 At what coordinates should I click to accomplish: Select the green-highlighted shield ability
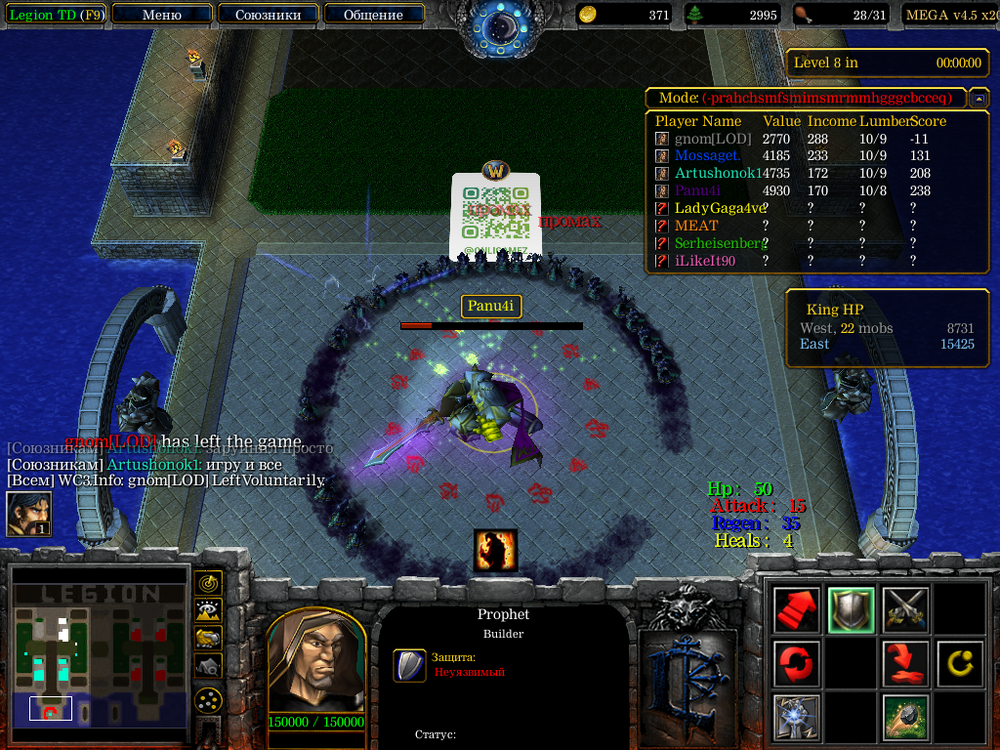[851, 609]
